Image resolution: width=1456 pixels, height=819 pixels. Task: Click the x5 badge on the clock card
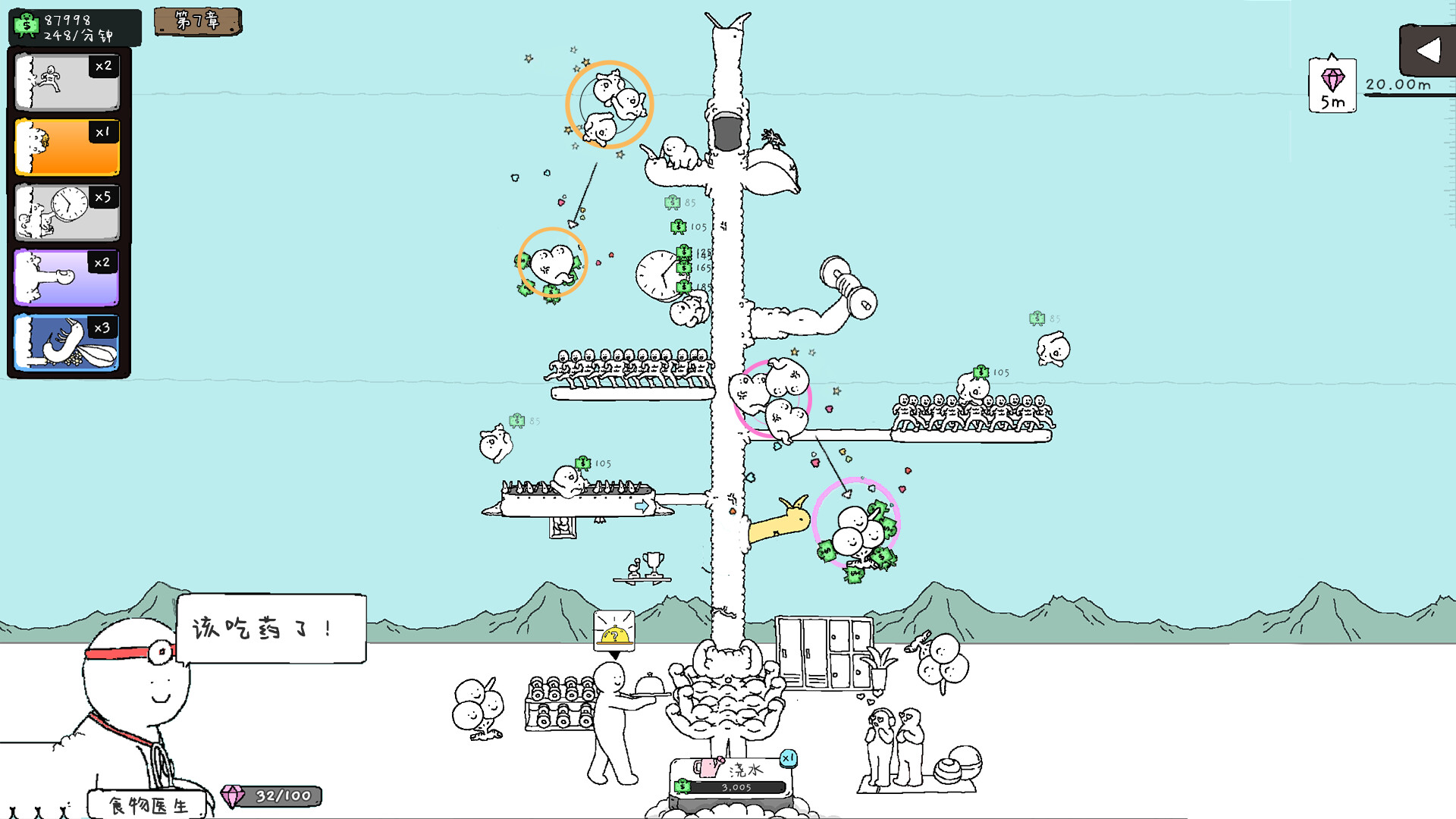(x=105, y=196)
